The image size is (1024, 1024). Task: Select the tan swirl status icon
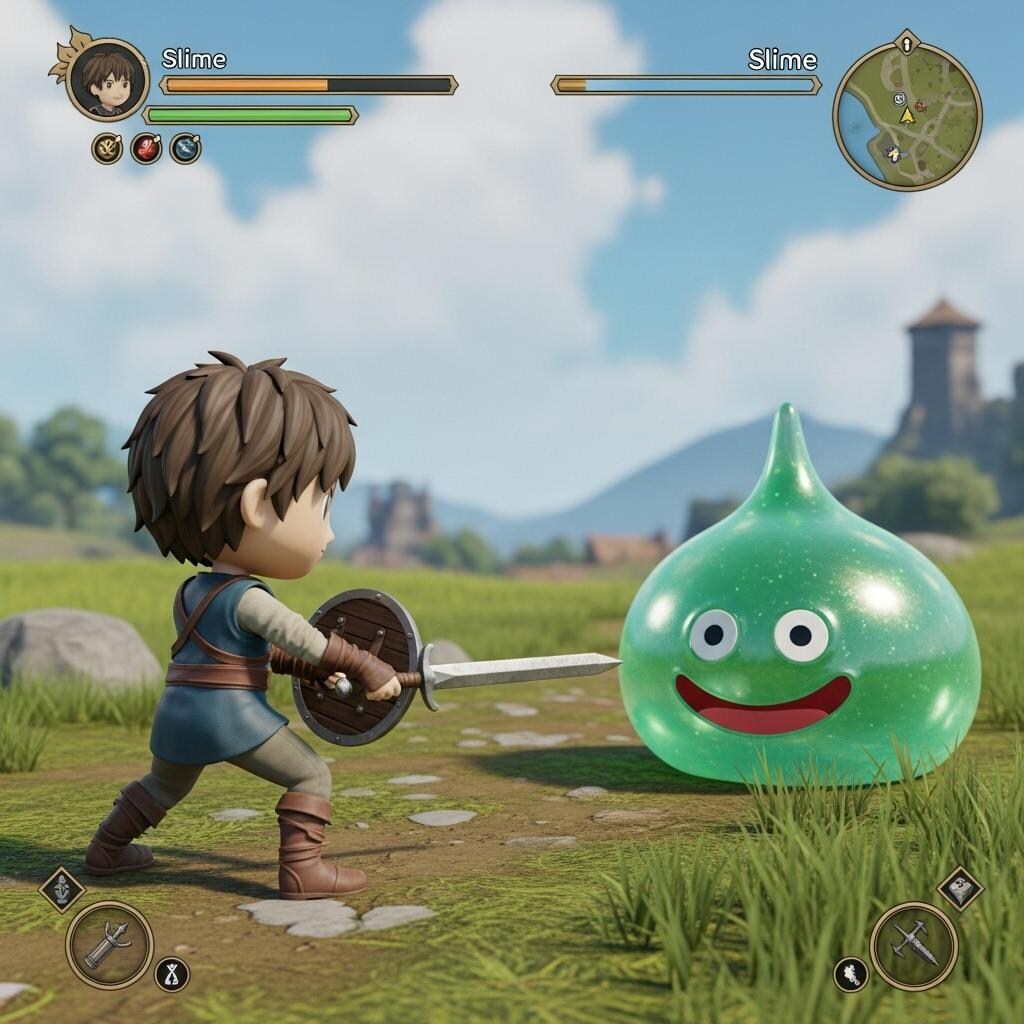pyautogui.click(x=107, y=149)
